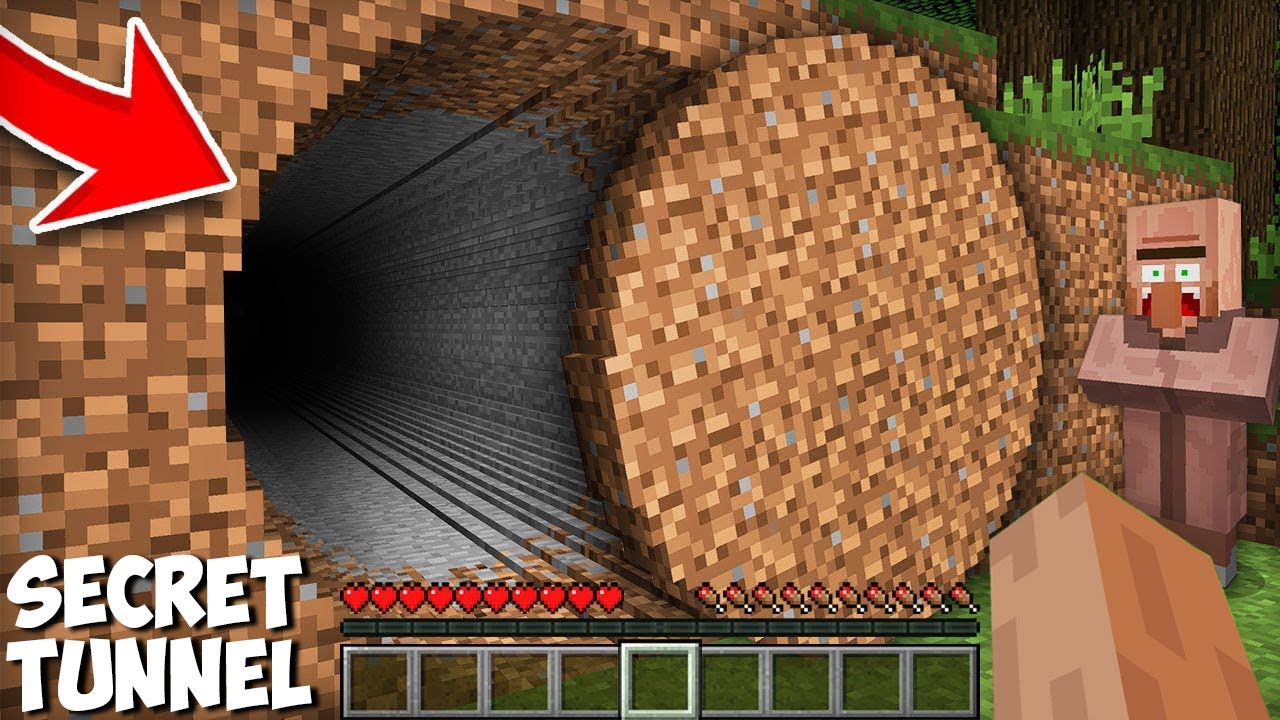The width and height of the screenshot is (1280, 720).
Task: Click the rightmost hunger drumstick icon
Action: tap(962, 597)
